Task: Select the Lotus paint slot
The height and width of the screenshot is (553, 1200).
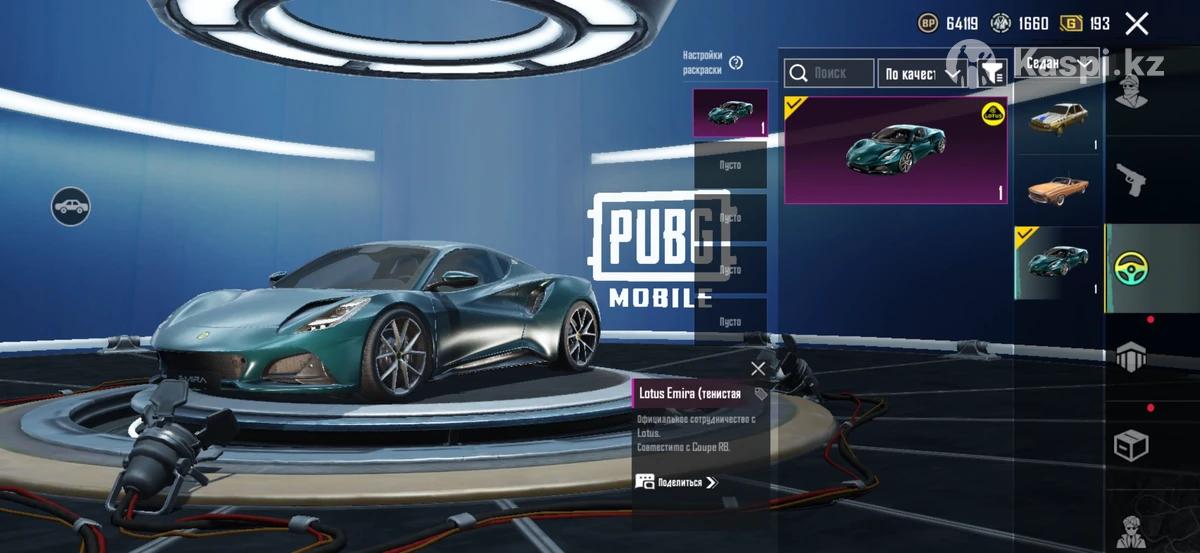Action: pyautogui.click(x=730, y=112)
